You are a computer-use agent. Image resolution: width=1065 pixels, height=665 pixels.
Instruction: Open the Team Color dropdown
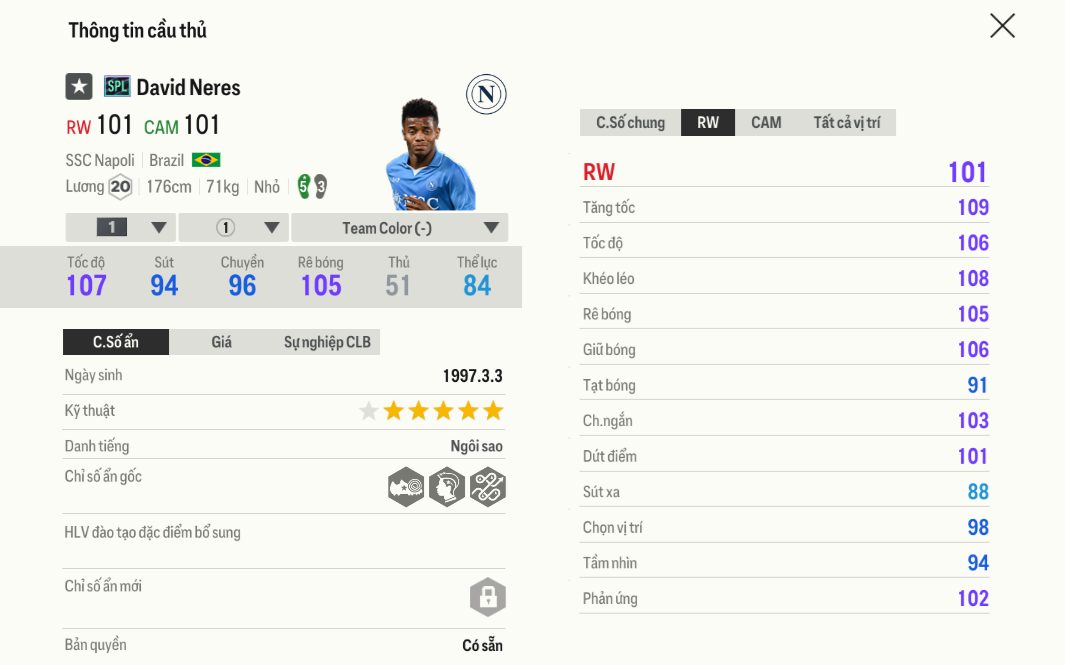click(x=399, y=228)
